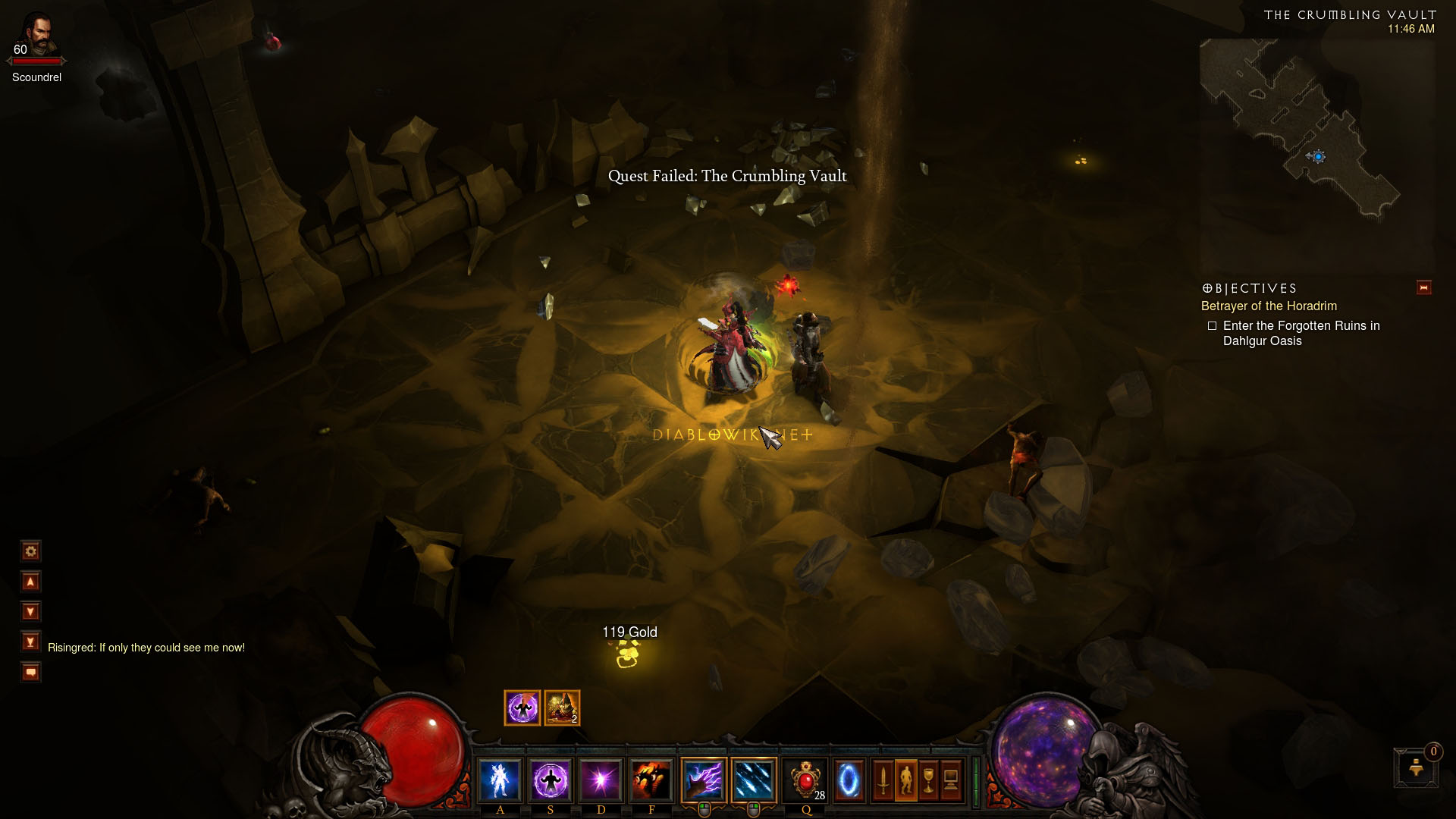
Task: Use the red health potion
Action: point(805,780)
